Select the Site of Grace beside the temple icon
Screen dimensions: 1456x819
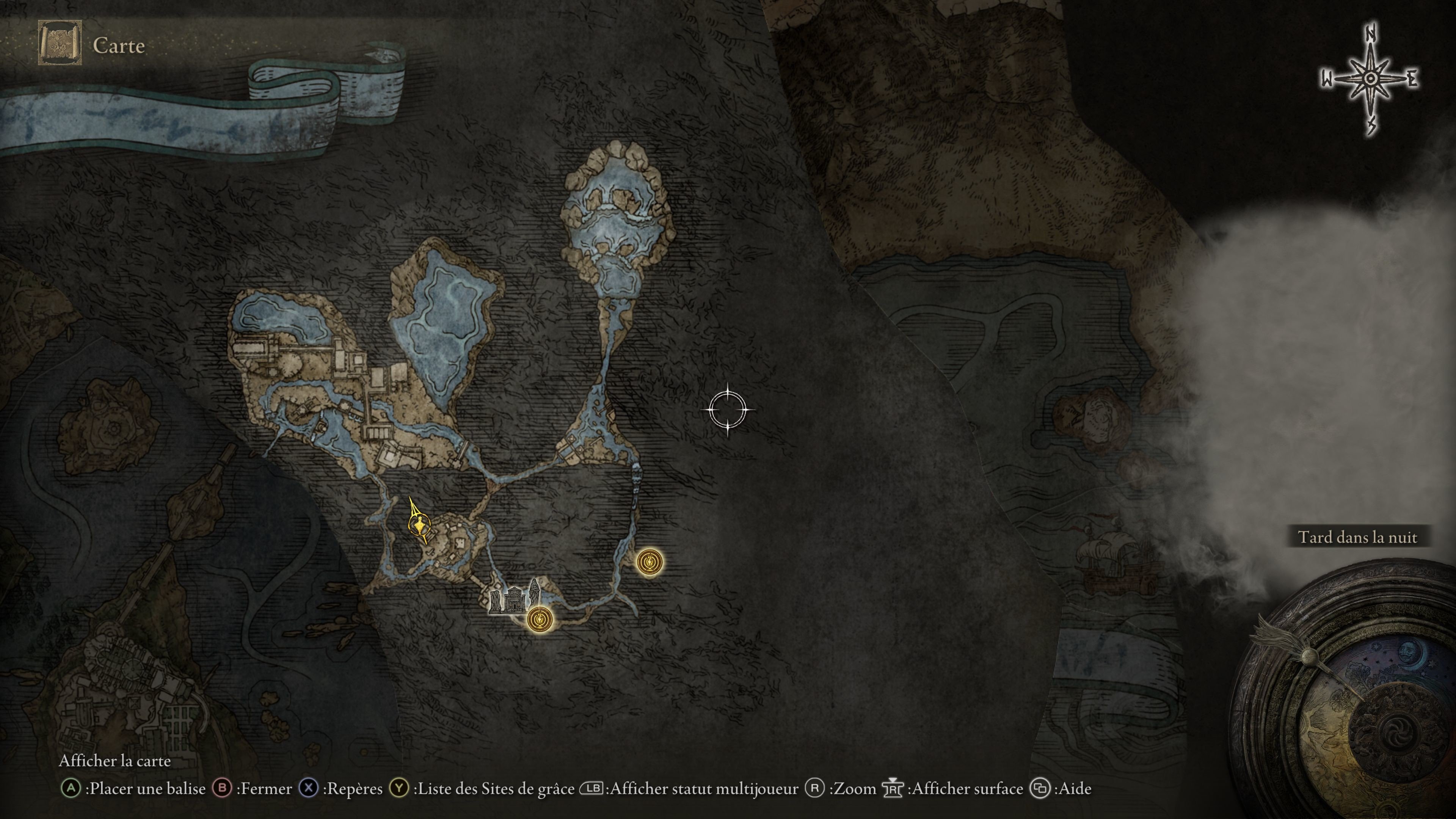coord(540,619)
